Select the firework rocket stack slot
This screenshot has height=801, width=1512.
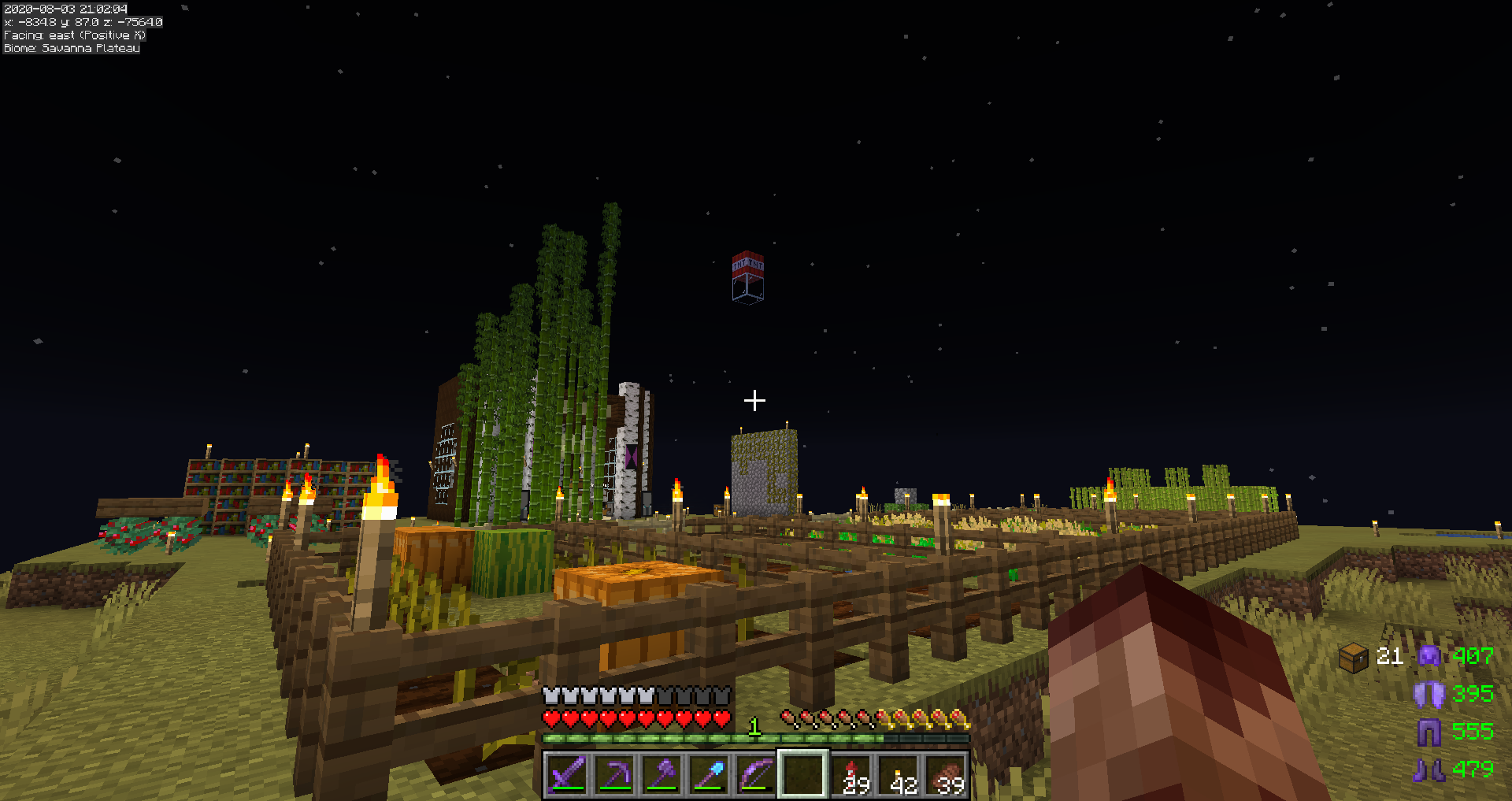click(853, 774)
